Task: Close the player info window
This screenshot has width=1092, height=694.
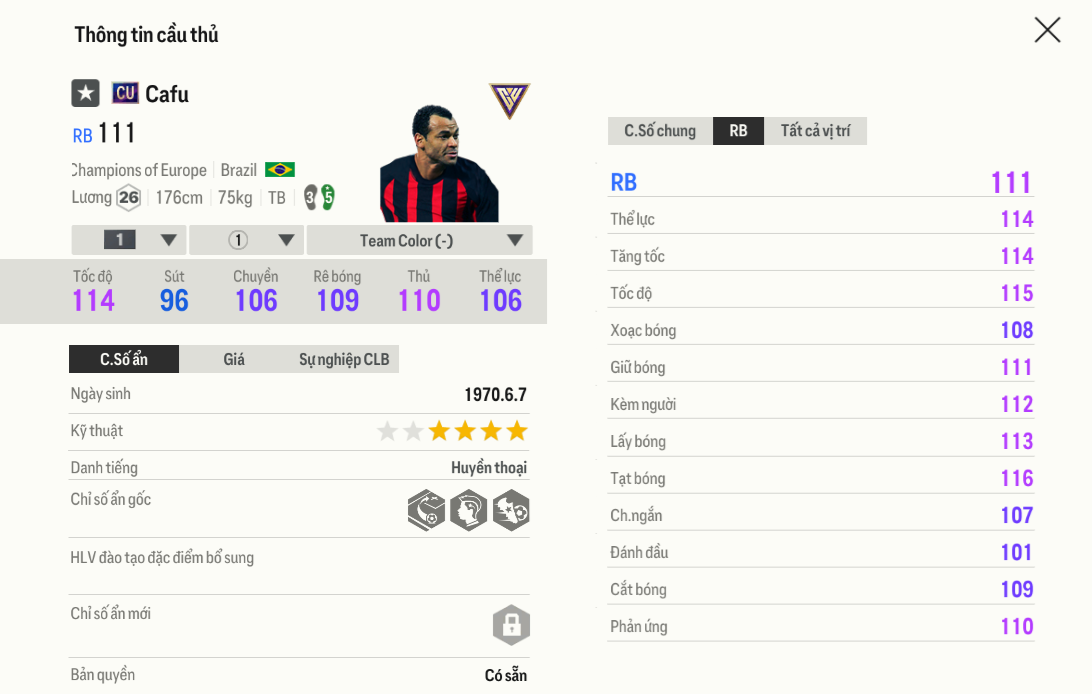Action: pos(1047,30)
